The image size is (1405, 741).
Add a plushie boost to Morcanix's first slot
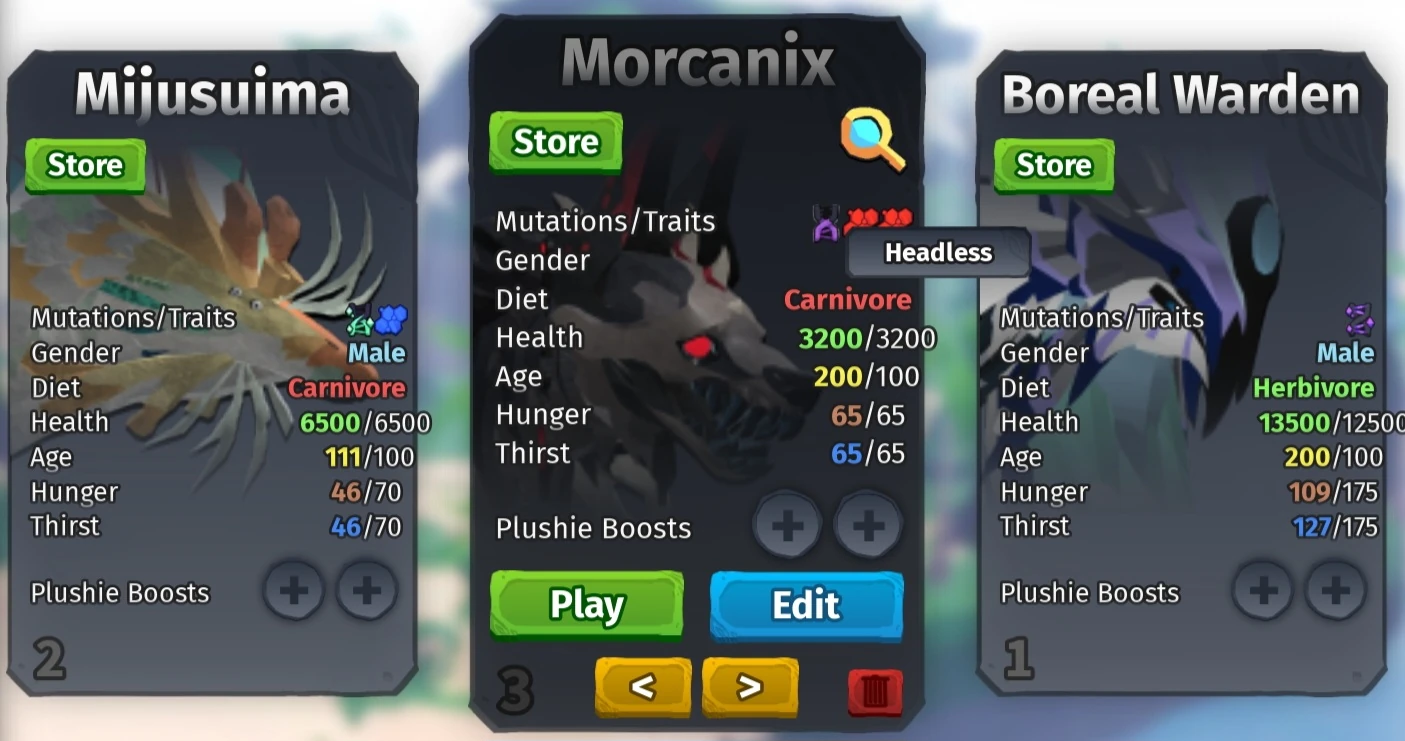(787, 524)
